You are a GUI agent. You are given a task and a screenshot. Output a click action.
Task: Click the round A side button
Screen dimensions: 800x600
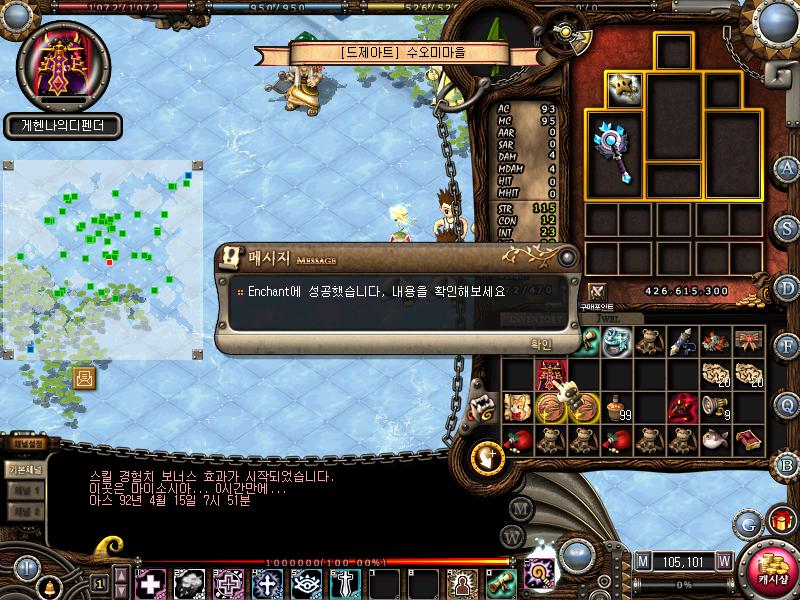pos(788,167)
